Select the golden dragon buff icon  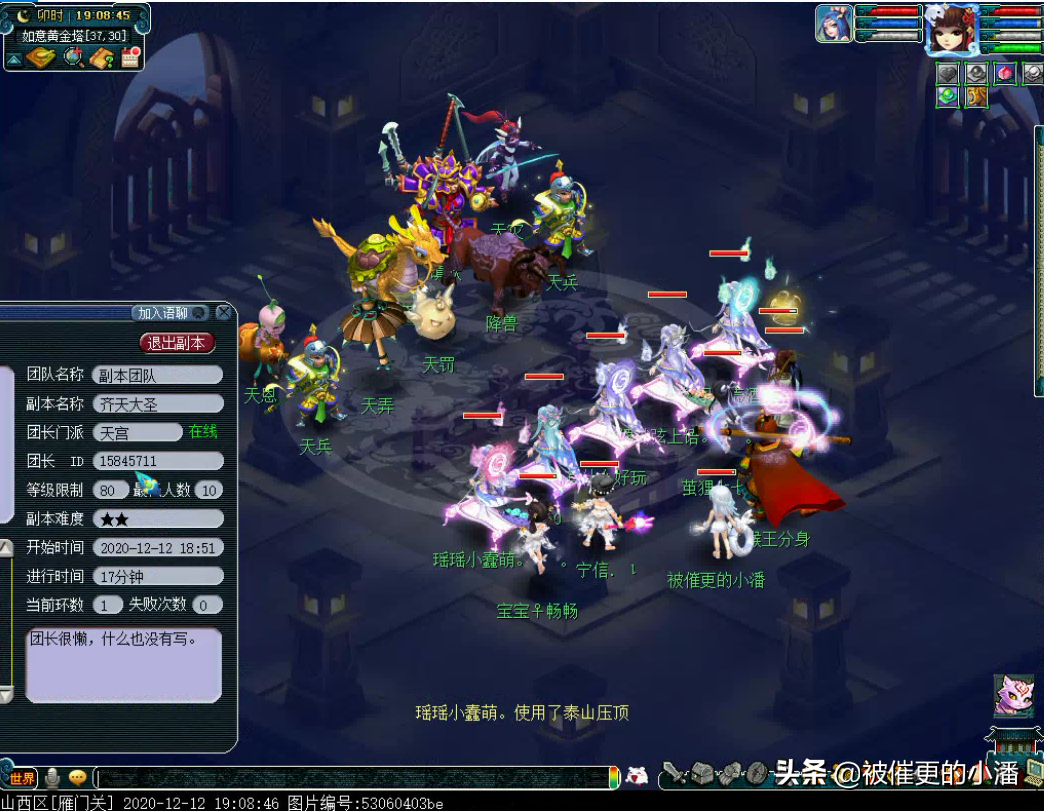coord(976,97)
